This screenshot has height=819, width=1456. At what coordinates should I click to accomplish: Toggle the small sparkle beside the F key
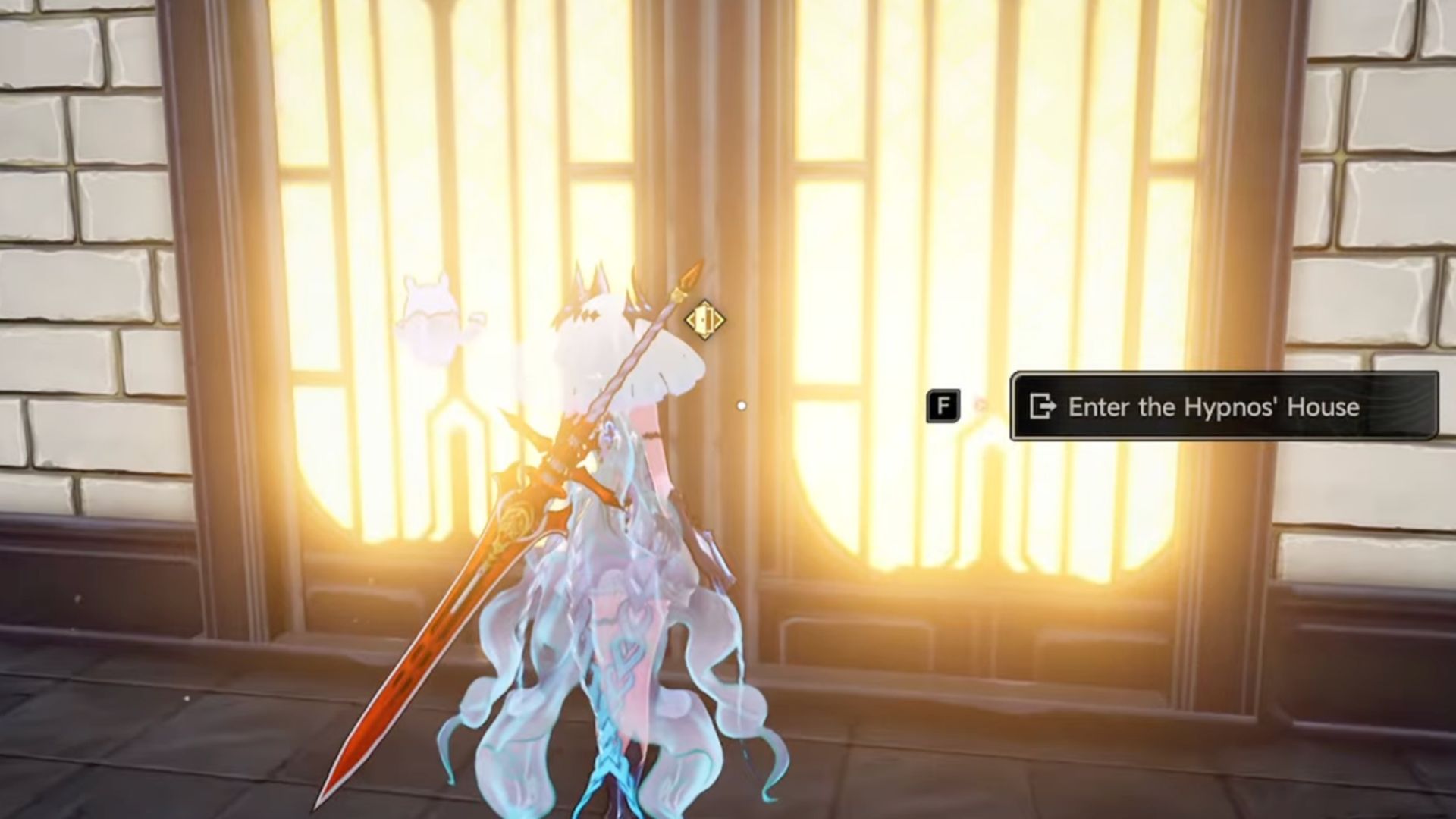pos(980,403)
